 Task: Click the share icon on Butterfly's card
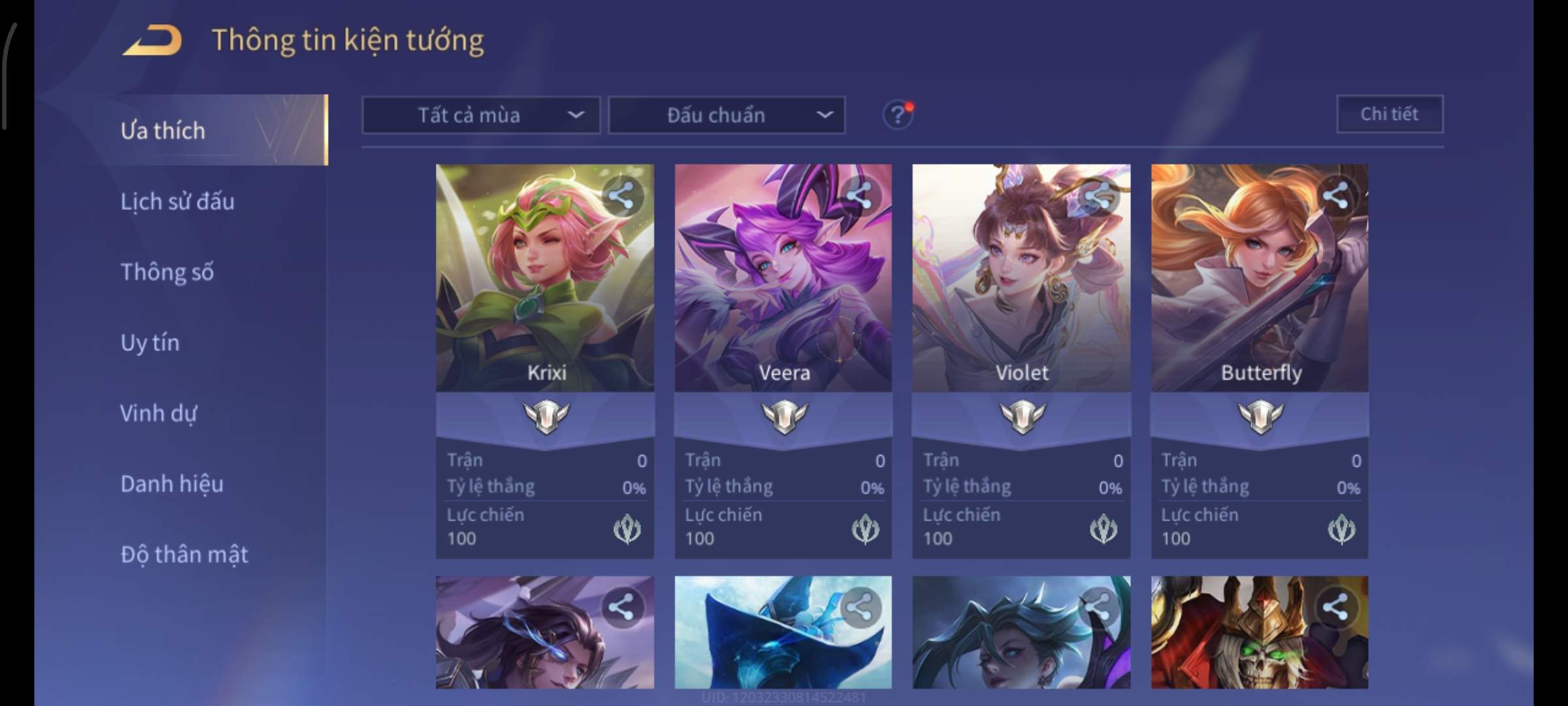point(1335,195)
